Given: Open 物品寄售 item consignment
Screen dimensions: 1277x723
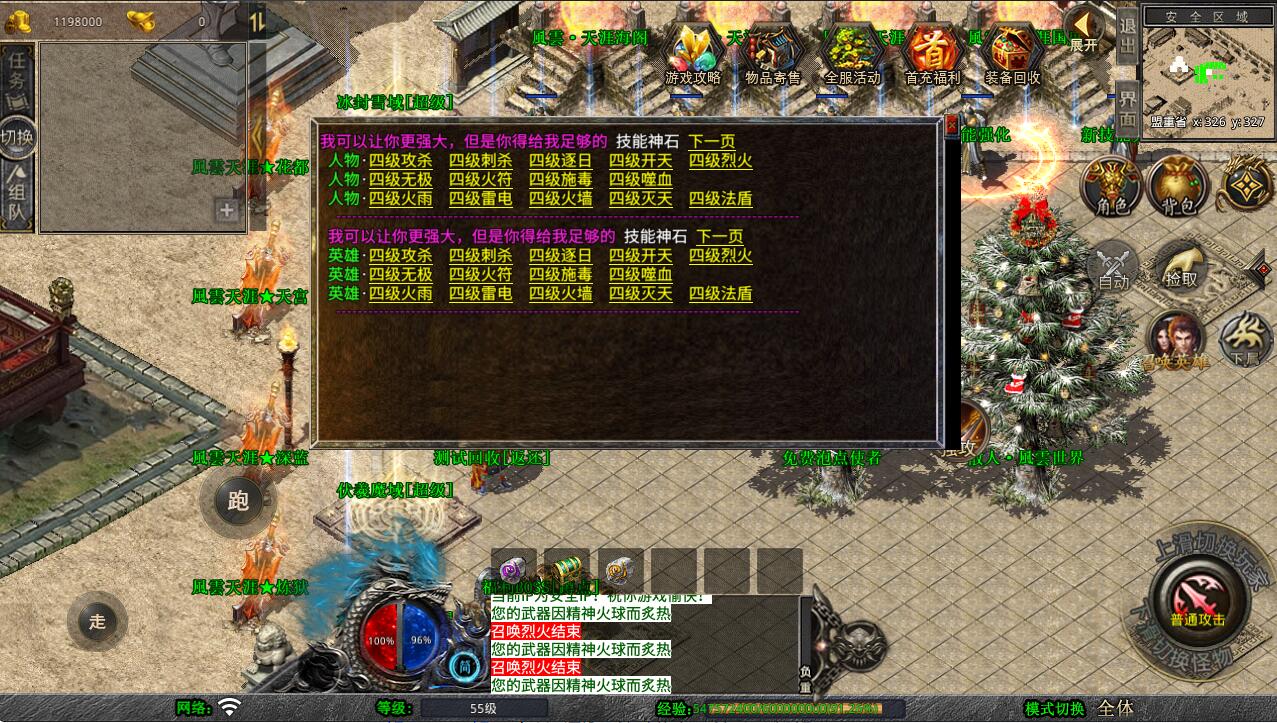Looking at the screenshot, I should [x=773, y=54].
